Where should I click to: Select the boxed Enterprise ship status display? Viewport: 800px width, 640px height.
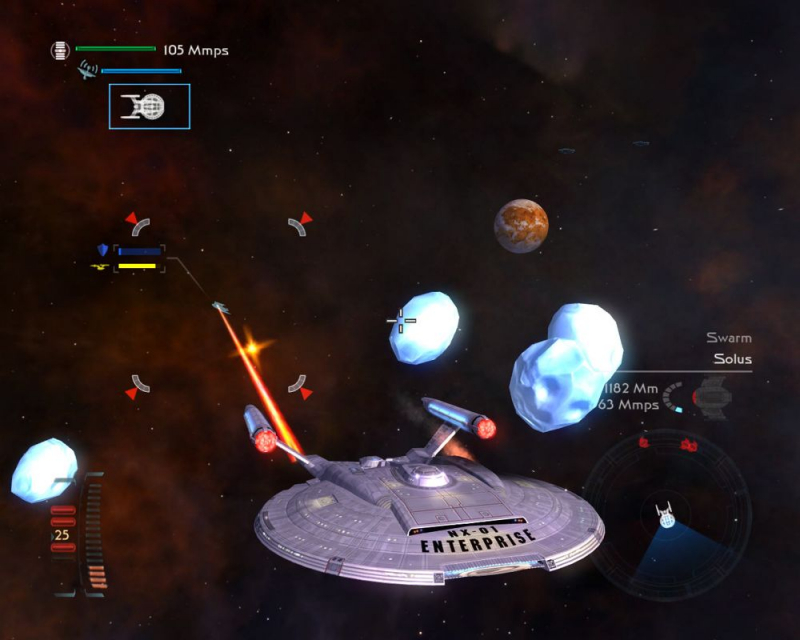click(x=149, y=106)
